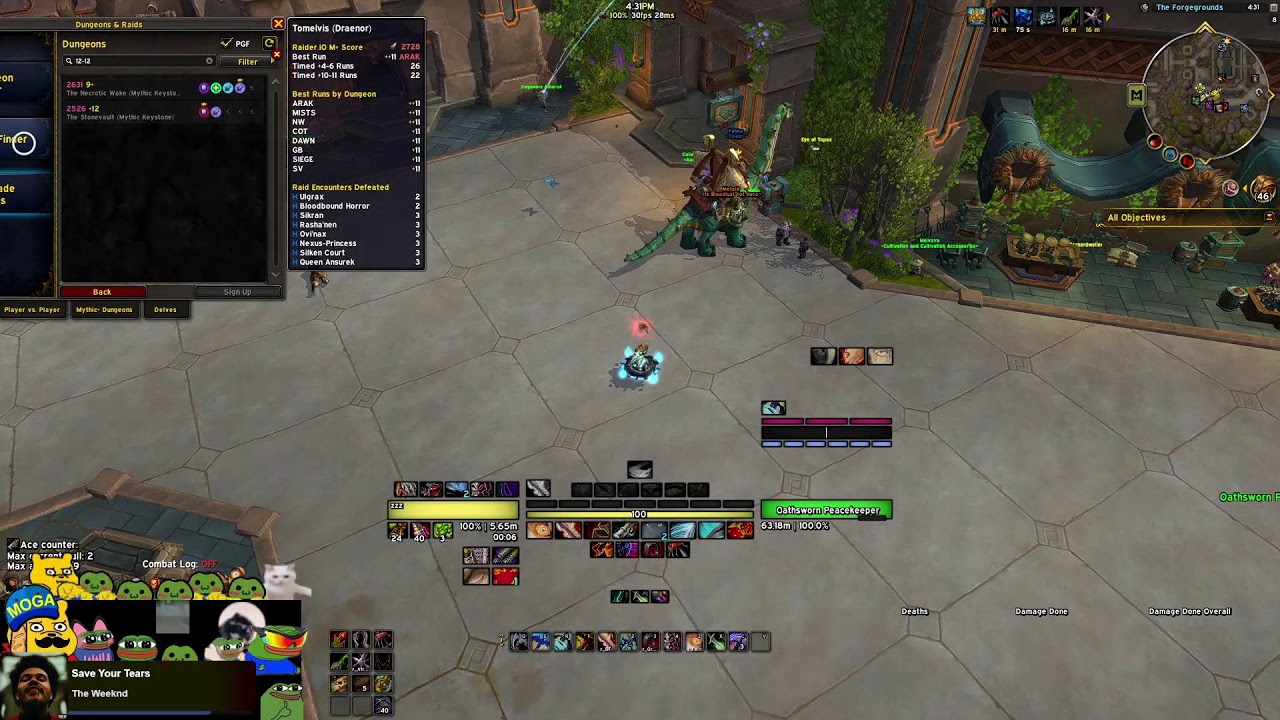Select the Oathsworn Peacekeeper target frame
The height and width of the screenshot is (720, 1280).
826,511
